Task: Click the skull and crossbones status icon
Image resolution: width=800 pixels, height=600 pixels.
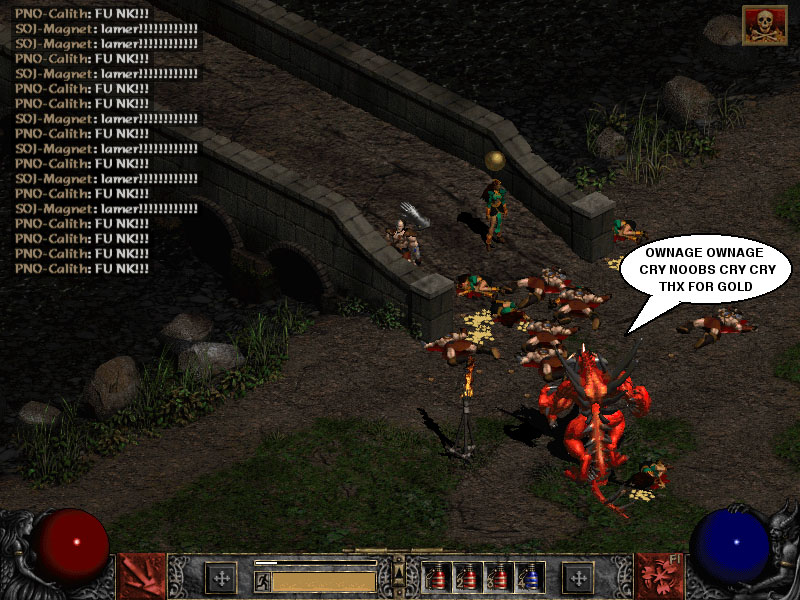Action: click(763, 25)
